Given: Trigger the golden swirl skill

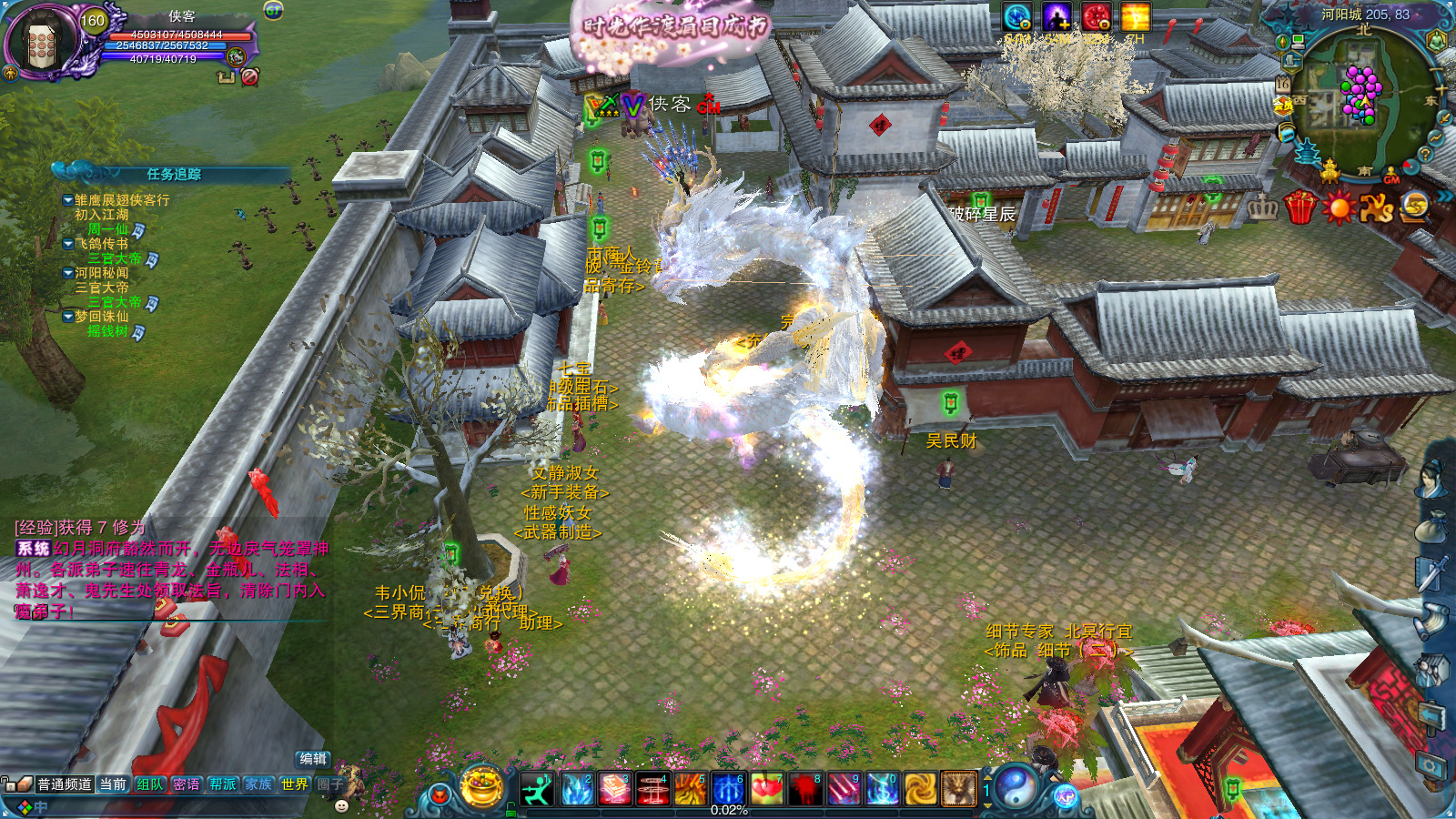Looking at the screenshot, I should 920,789.
